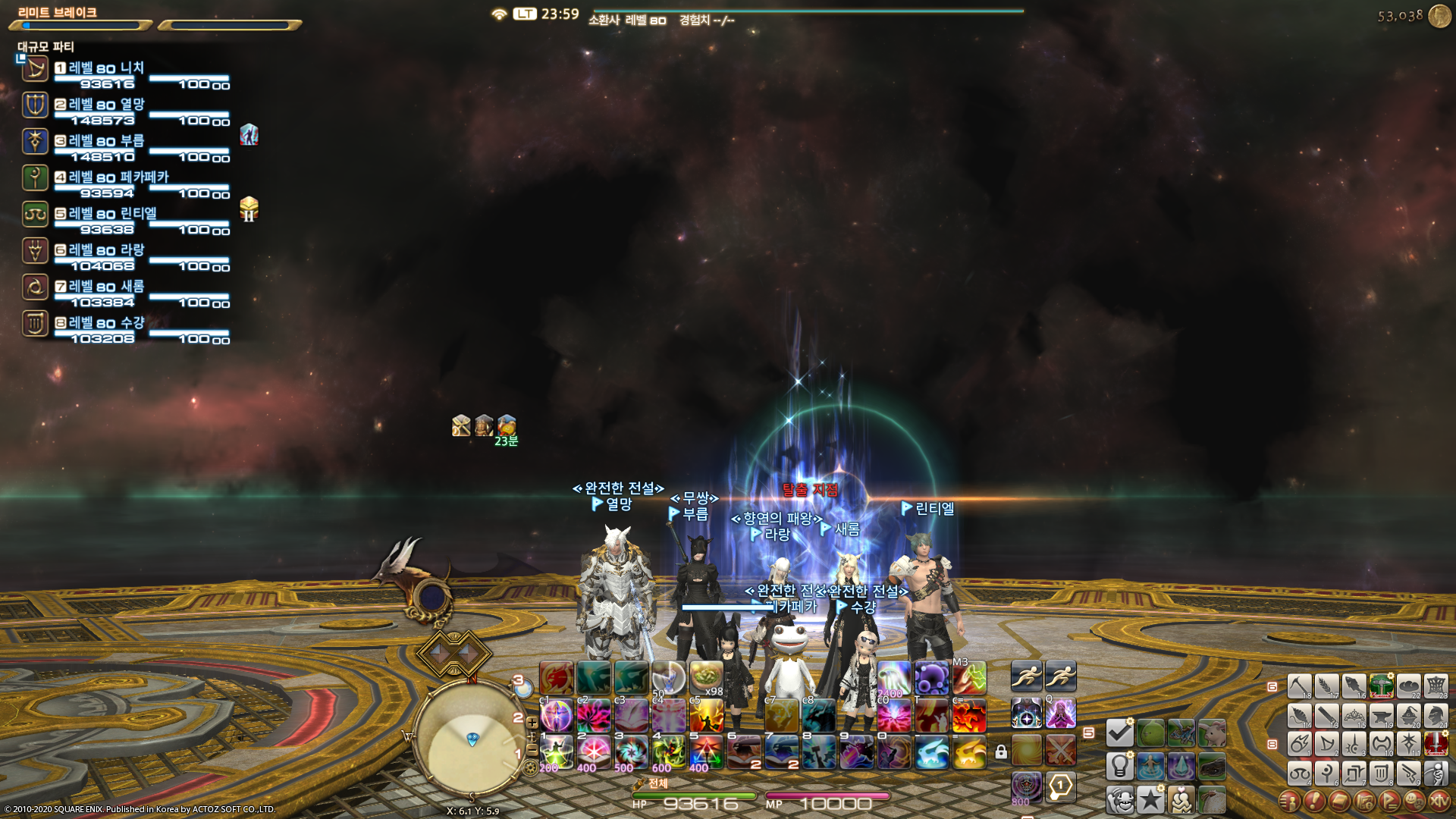Viewport: 1456px width, 819px height.
Task: Click the checkmark ready check icon
Action: (1119, 733)
